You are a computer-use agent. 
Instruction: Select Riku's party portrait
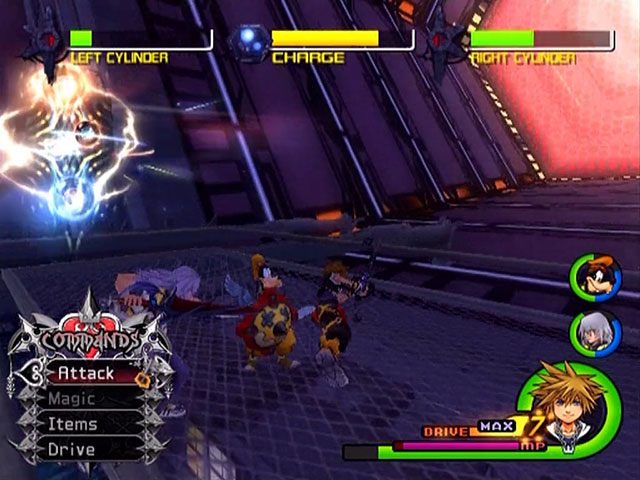pyautogui.click(x=595, y=333)
